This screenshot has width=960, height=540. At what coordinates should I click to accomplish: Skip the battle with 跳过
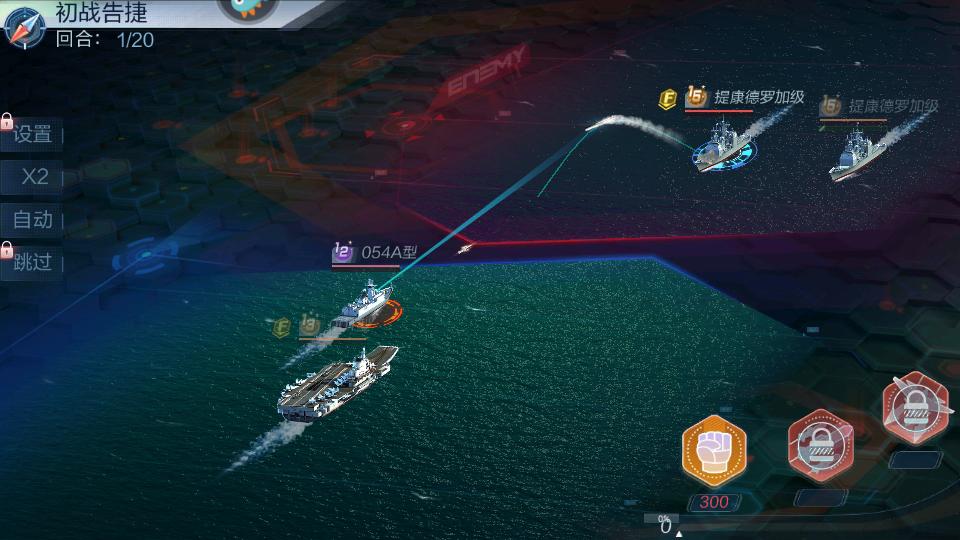33,262
